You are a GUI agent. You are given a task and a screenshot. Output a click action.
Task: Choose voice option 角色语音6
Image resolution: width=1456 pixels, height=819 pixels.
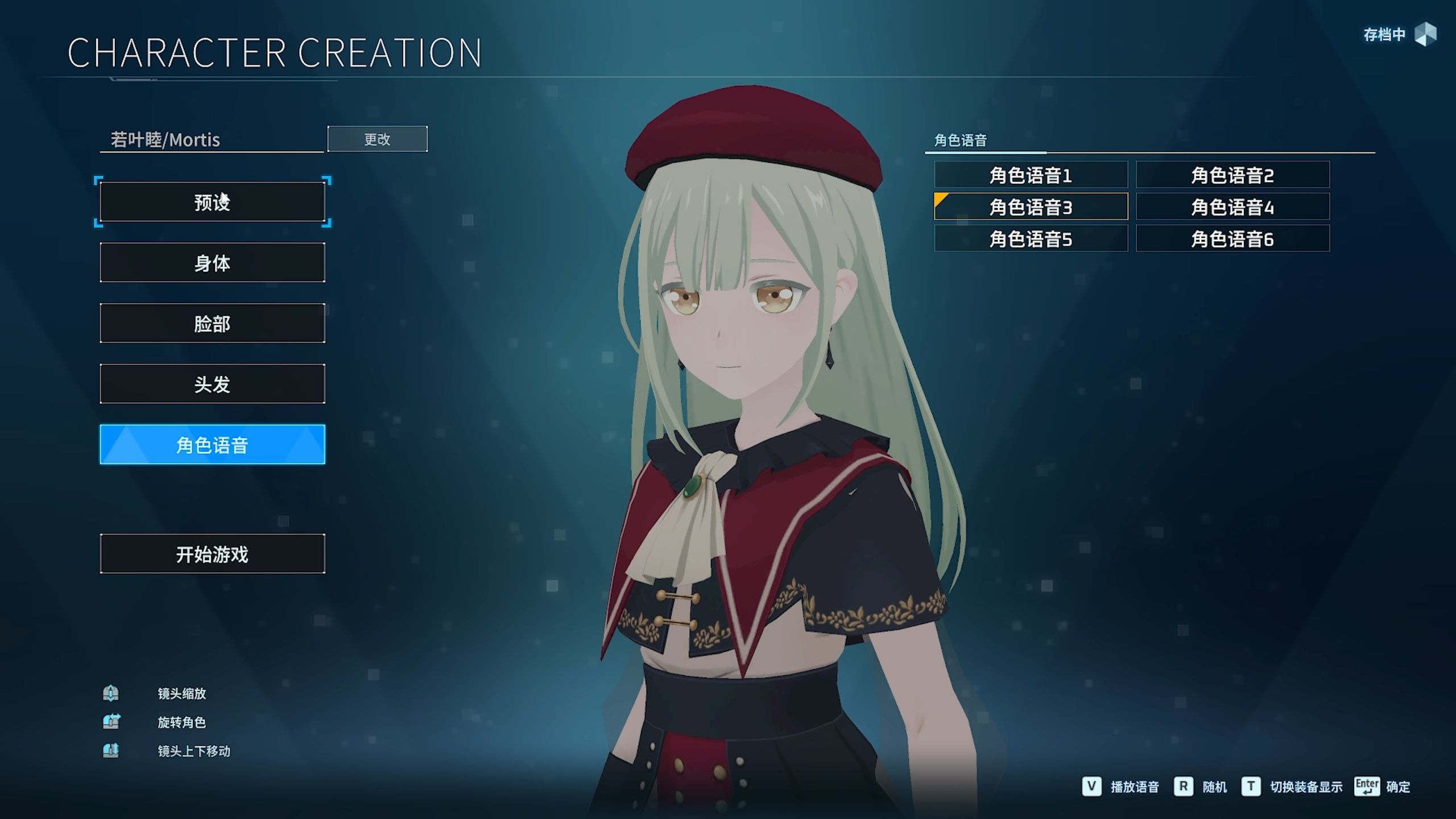pos(1232,238)
